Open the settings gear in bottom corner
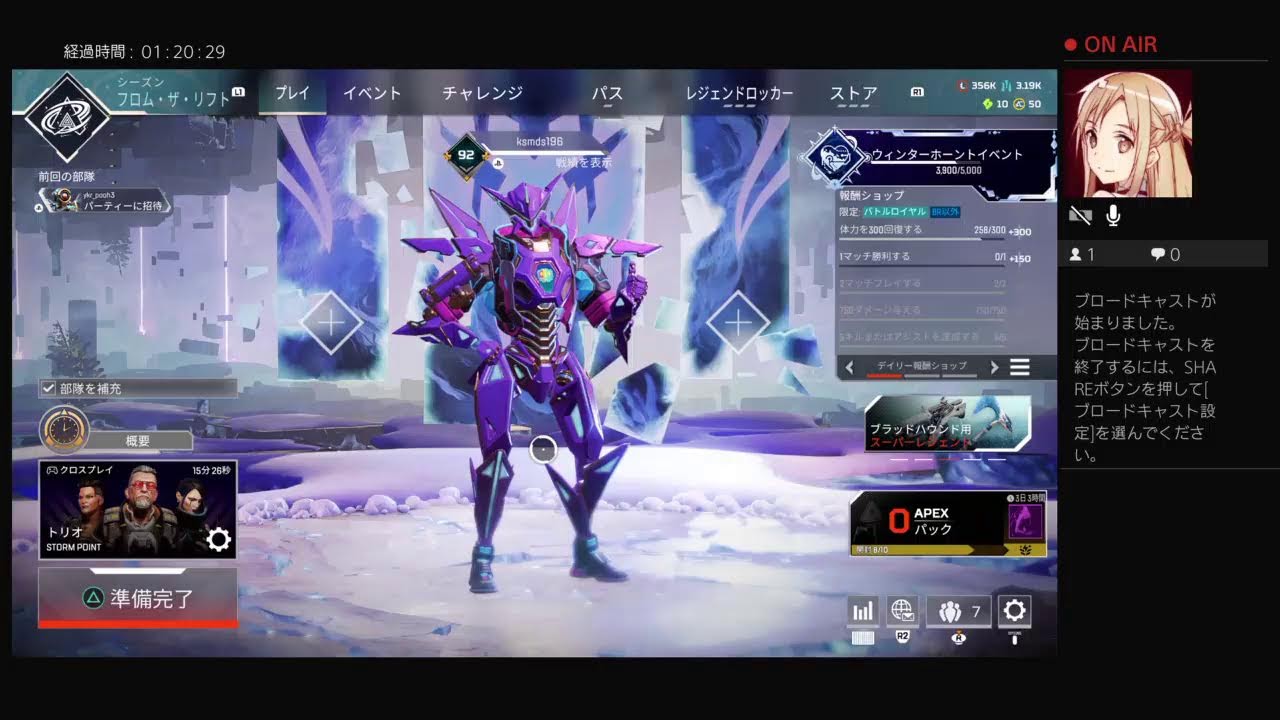Viewport: 1280px width, 720px height. [1014, 611]
